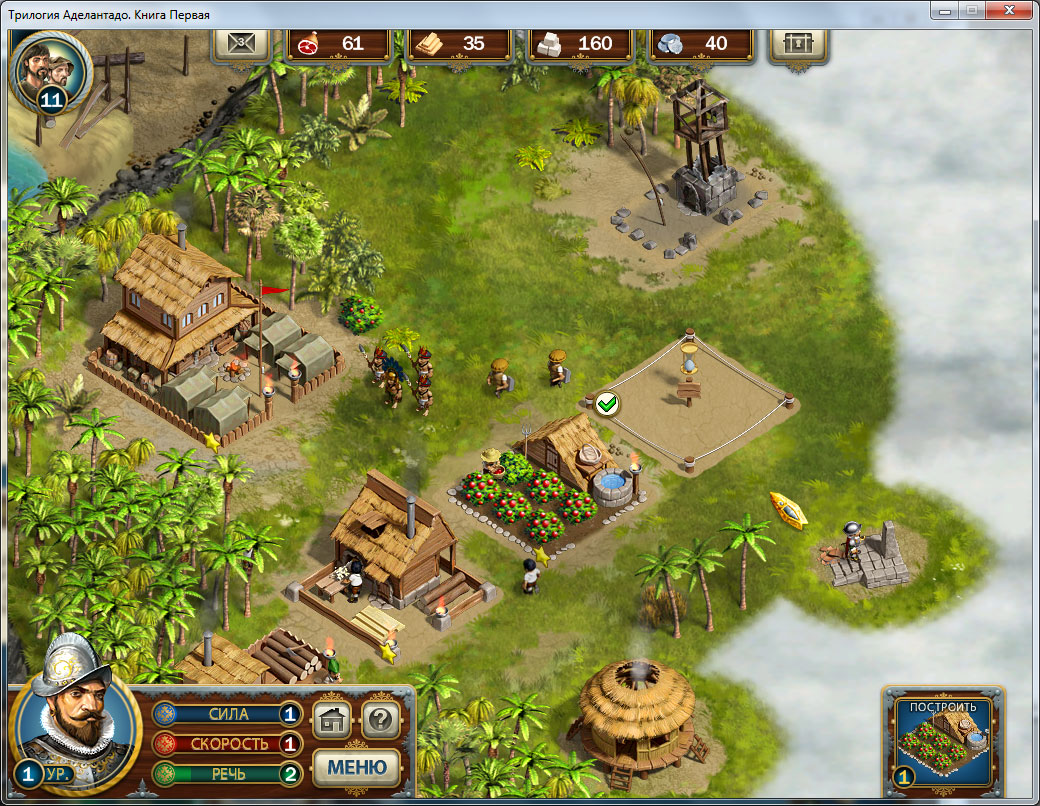
Task: Open the house icon button
Action: (331, 718)
